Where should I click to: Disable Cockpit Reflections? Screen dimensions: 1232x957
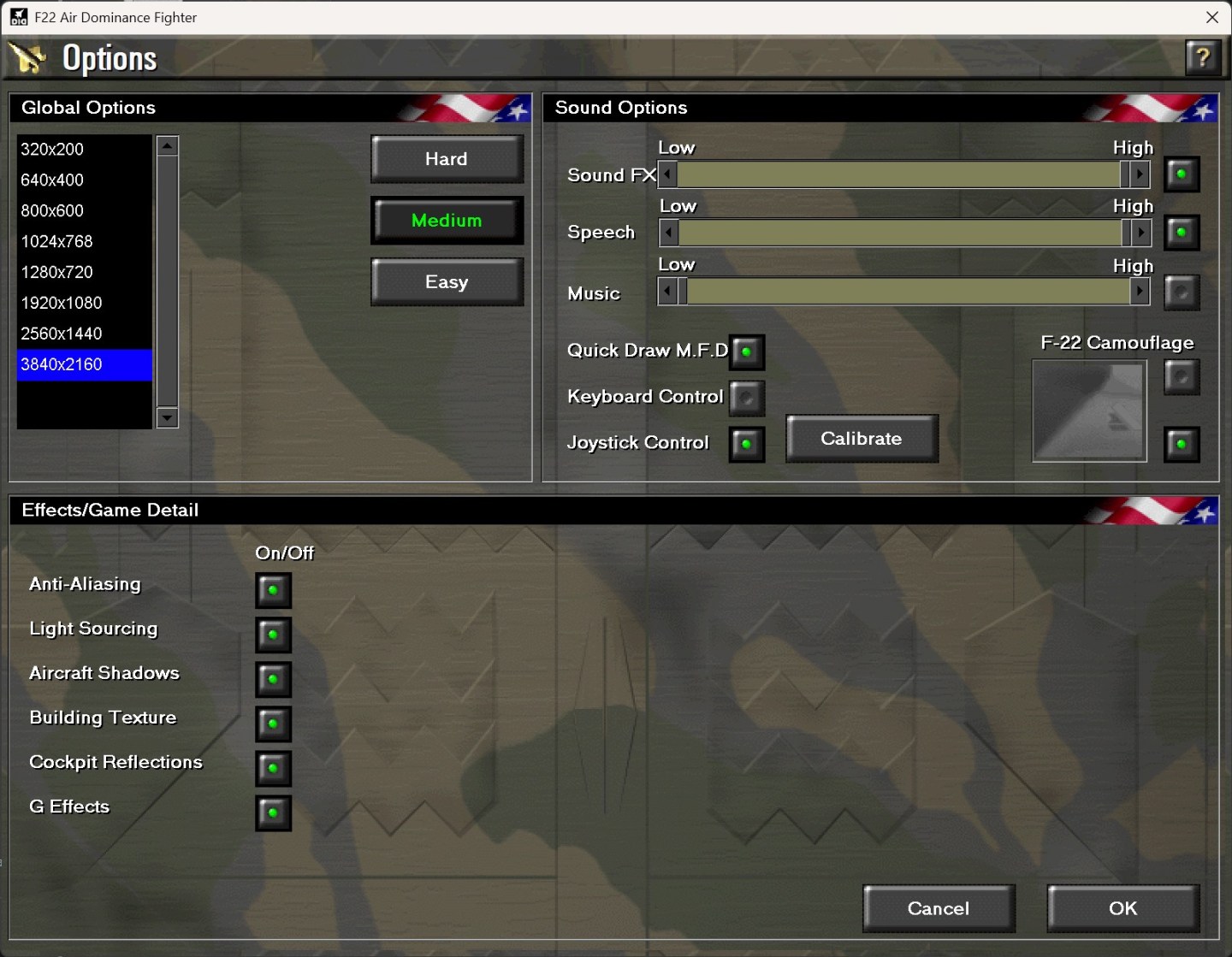tap(273, 769)
